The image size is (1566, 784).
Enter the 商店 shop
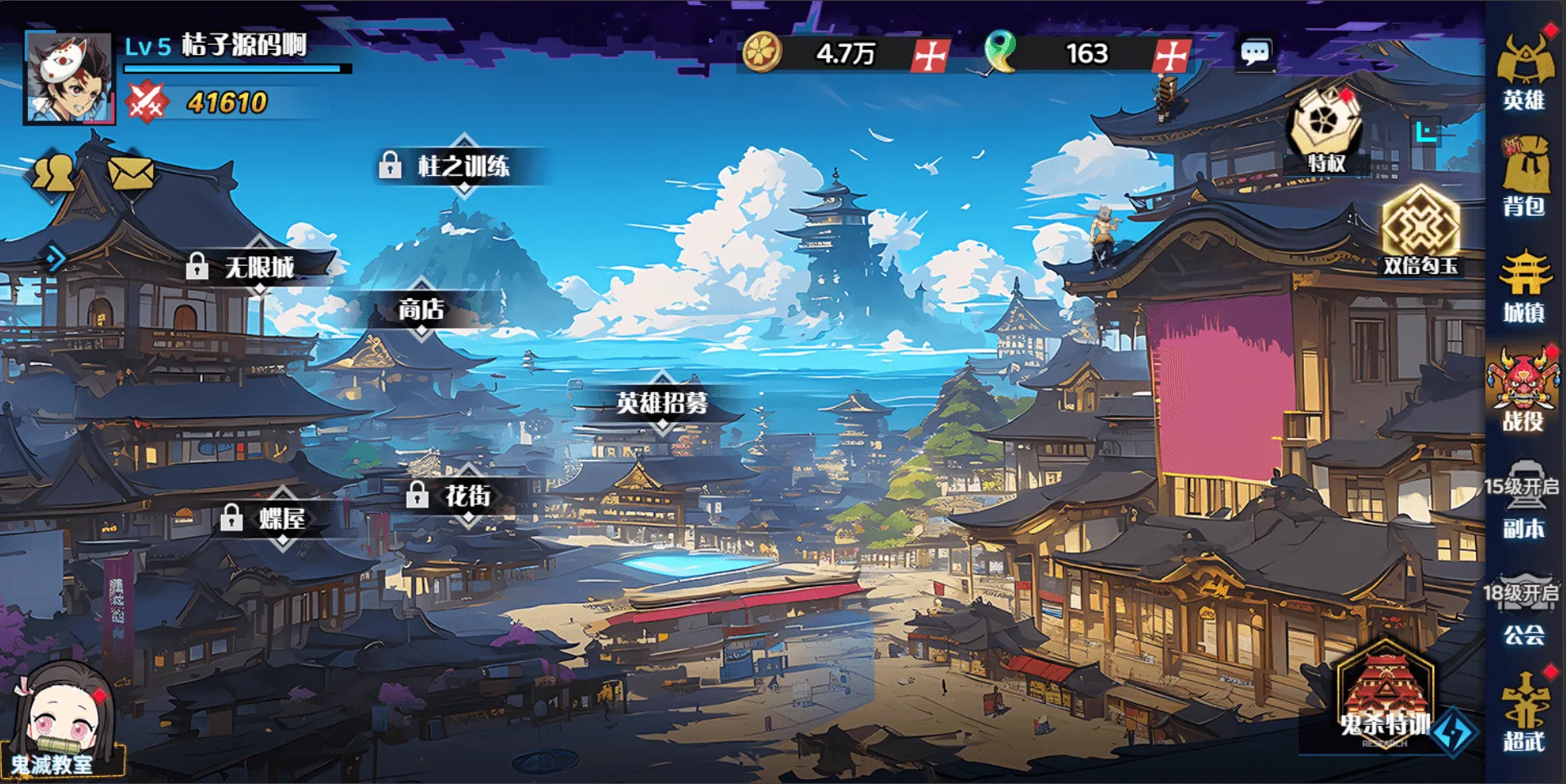click(421, 309)
